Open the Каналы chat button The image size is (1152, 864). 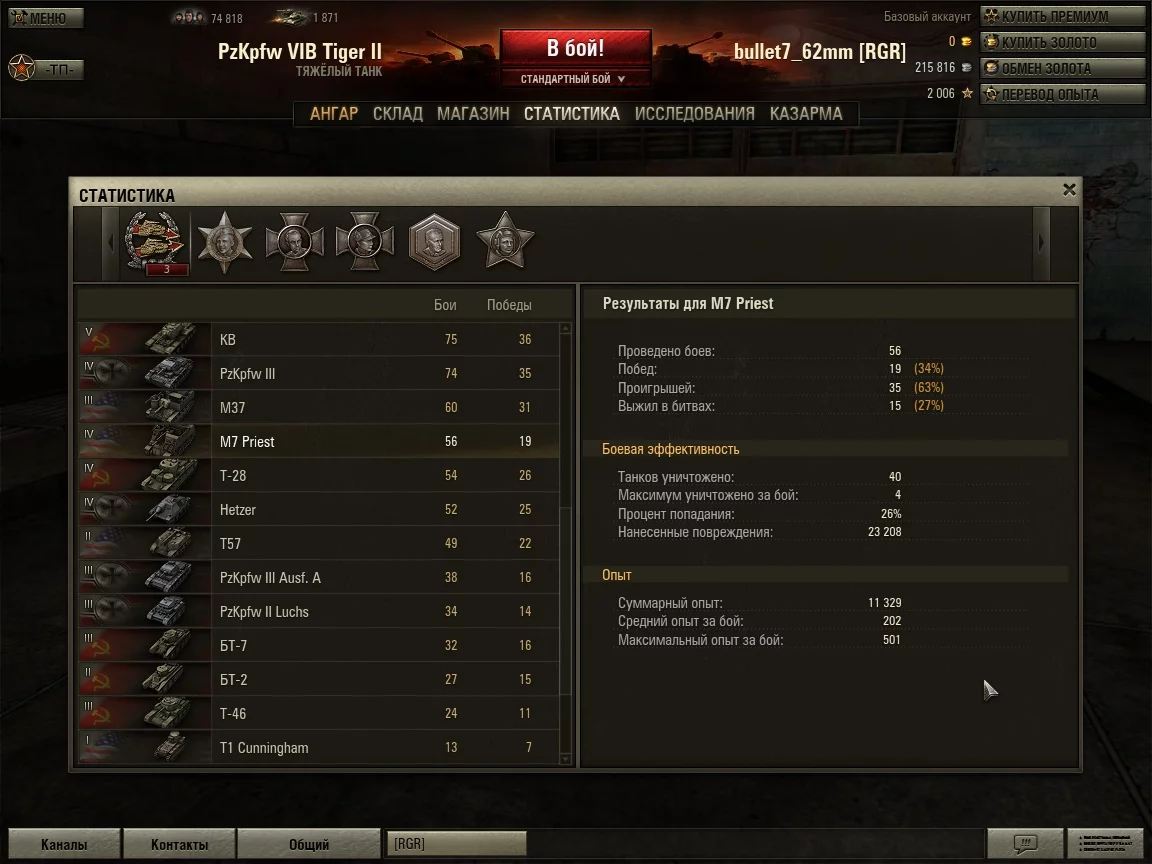64,844
